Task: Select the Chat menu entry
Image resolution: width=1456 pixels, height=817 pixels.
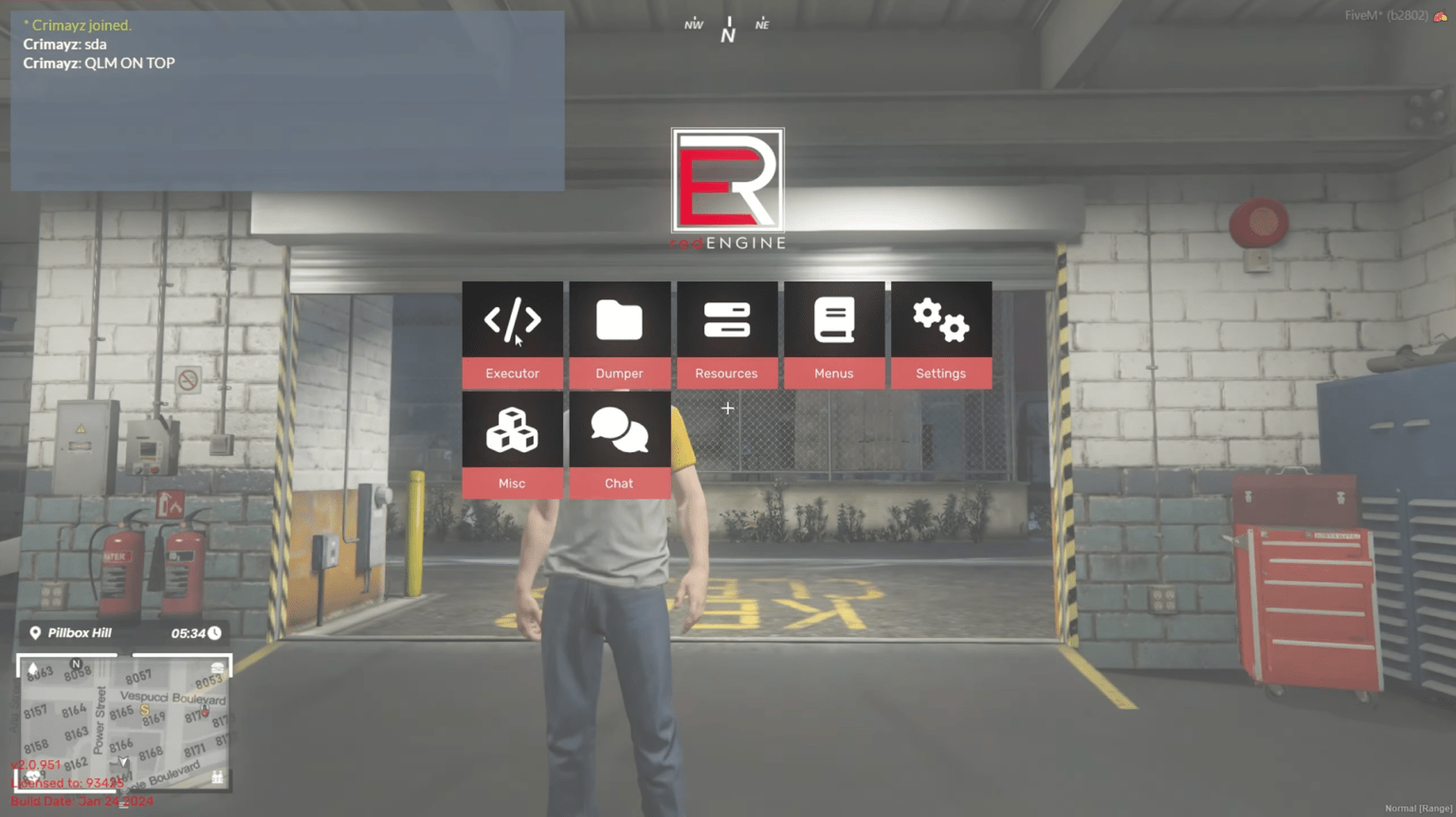Action: [619, 483]
